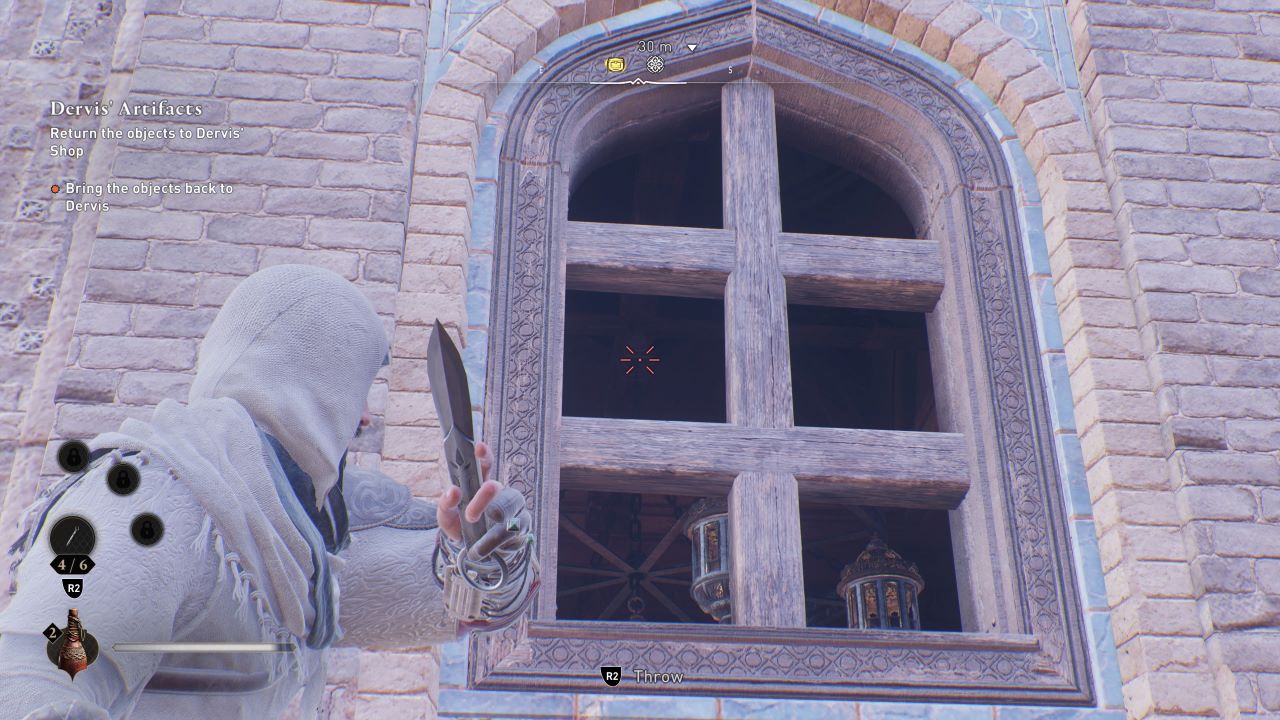1280x720 pixels.
Task: Click the 4/6 knife count indicator
Action: (x=73, y=564)
